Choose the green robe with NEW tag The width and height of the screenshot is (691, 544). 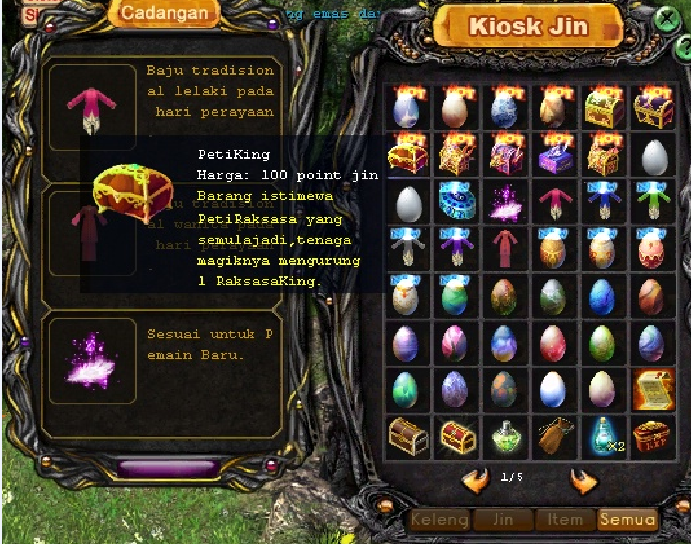click(651, 201)
